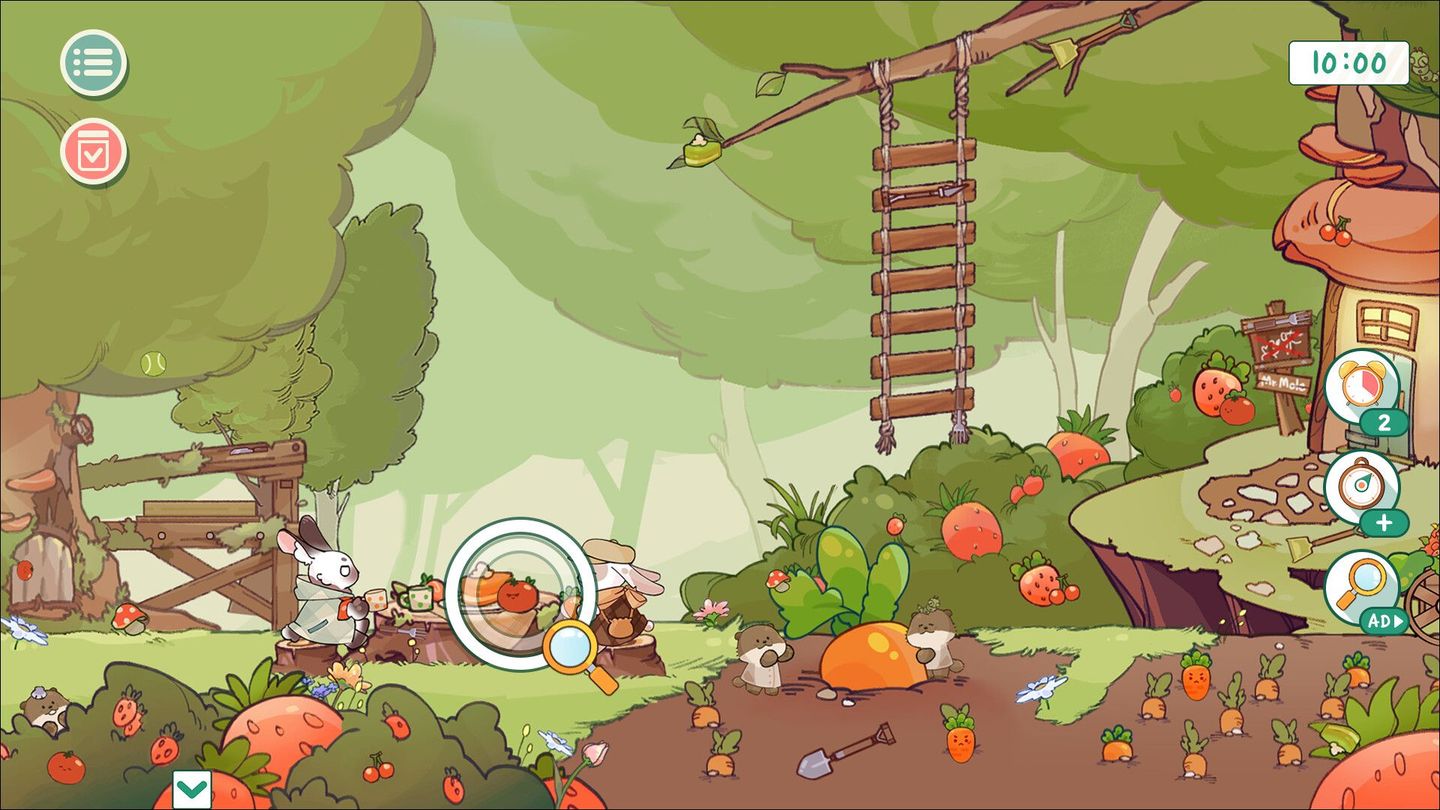This screenshot has height=810, width=1440.
Task: Collapse the bottom bar with the green chevron
Action: pos(194,788)
